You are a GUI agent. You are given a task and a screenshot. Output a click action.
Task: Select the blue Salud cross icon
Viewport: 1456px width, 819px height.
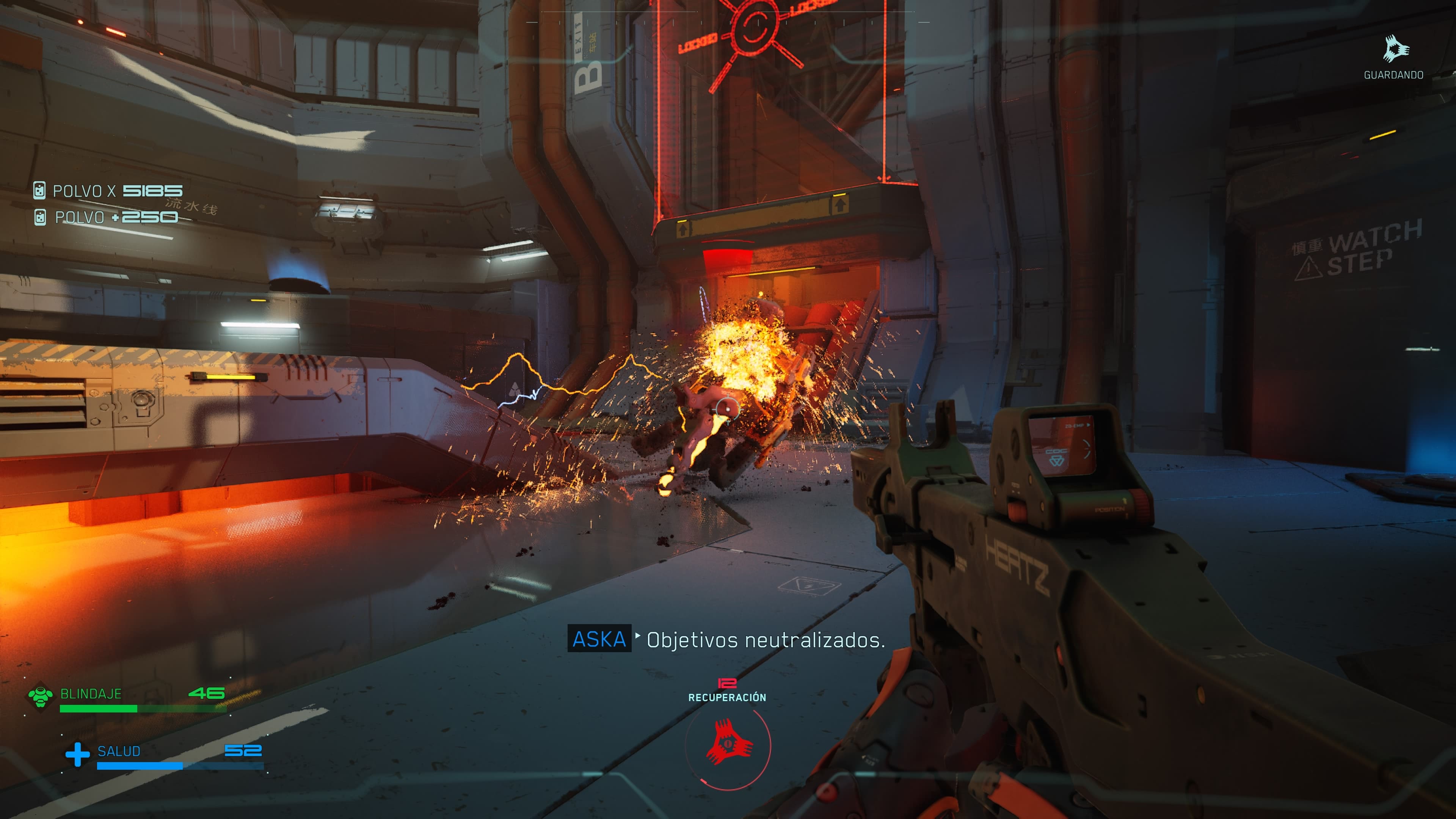(x=77, y=754)
